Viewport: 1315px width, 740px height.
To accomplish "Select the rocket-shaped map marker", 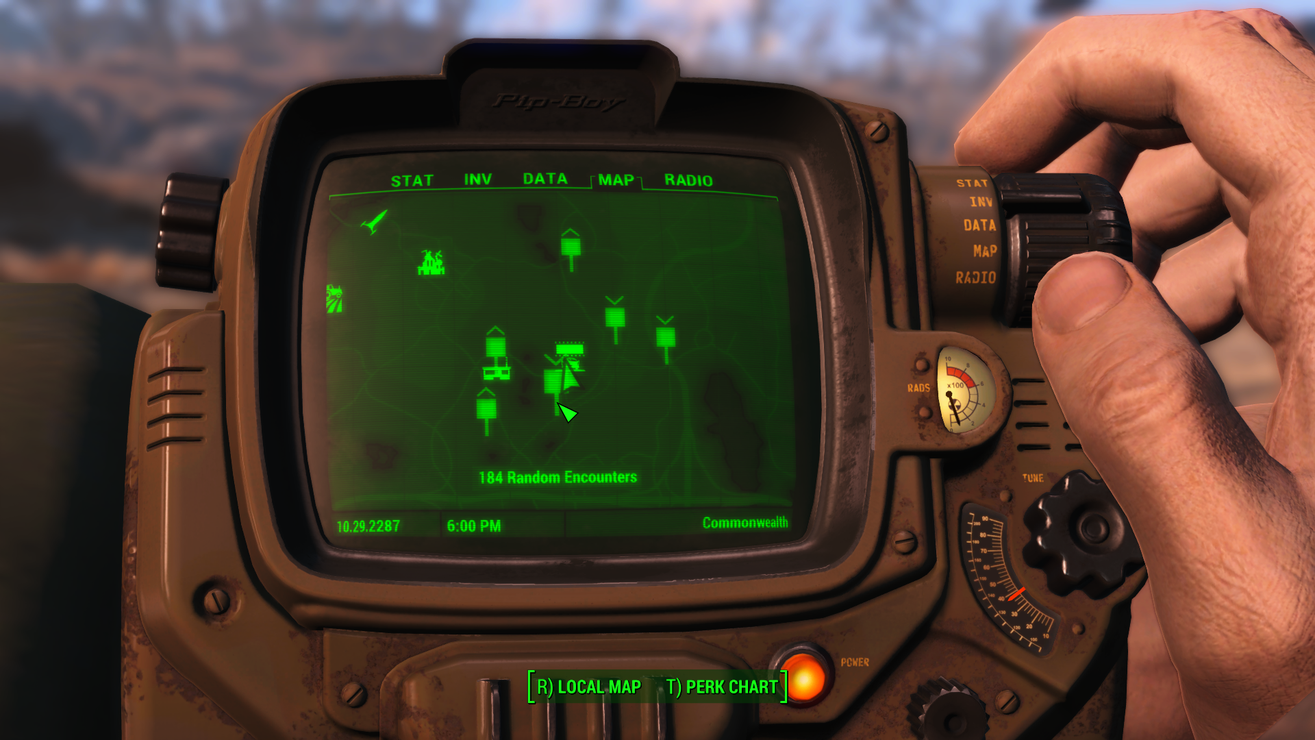I will (375, 220).
